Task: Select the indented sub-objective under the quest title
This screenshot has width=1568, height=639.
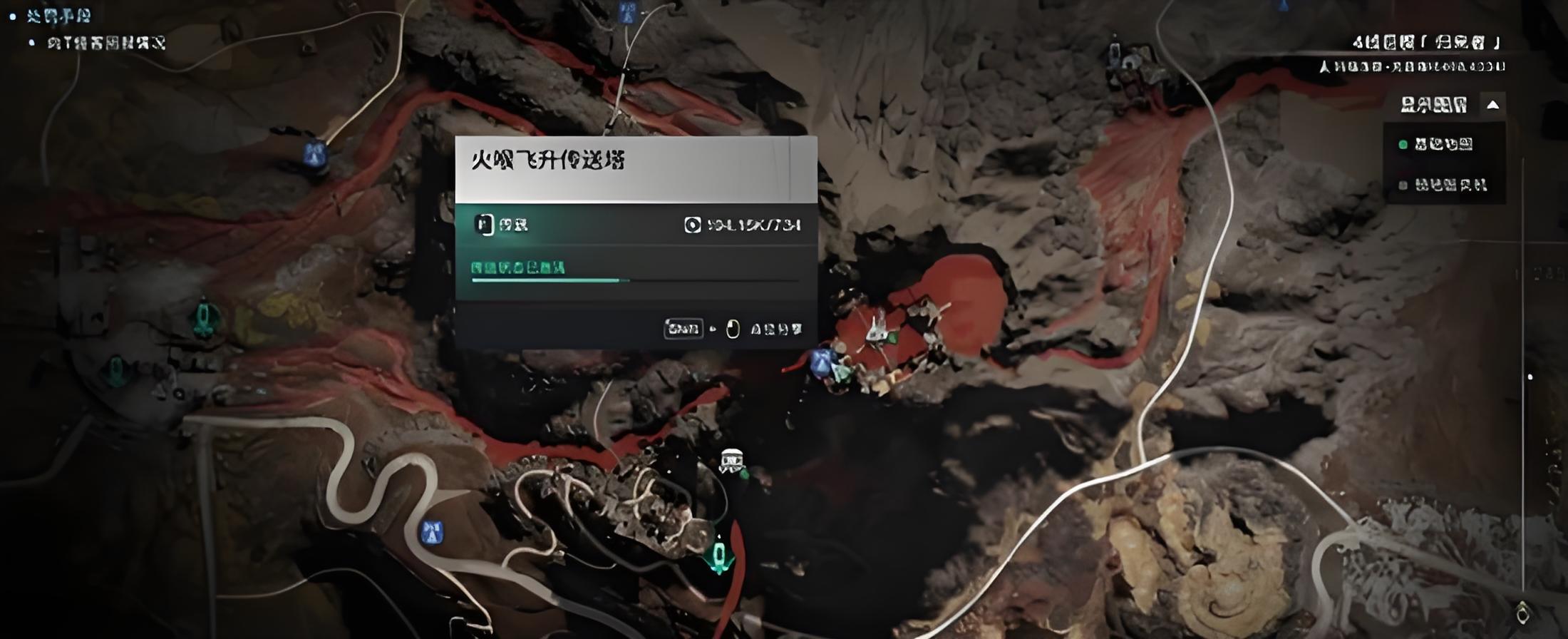Action: coord(106,44)
